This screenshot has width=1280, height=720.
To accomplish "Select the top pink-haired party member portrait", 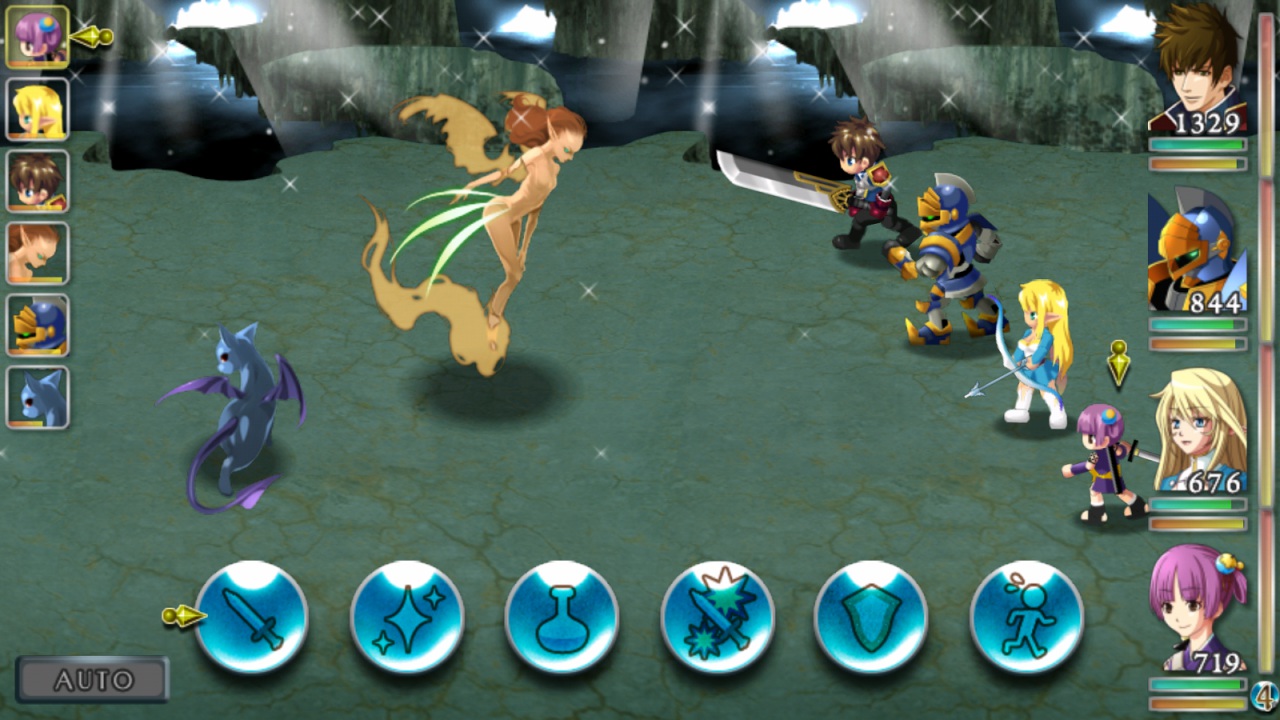I will tap(36, 36).
